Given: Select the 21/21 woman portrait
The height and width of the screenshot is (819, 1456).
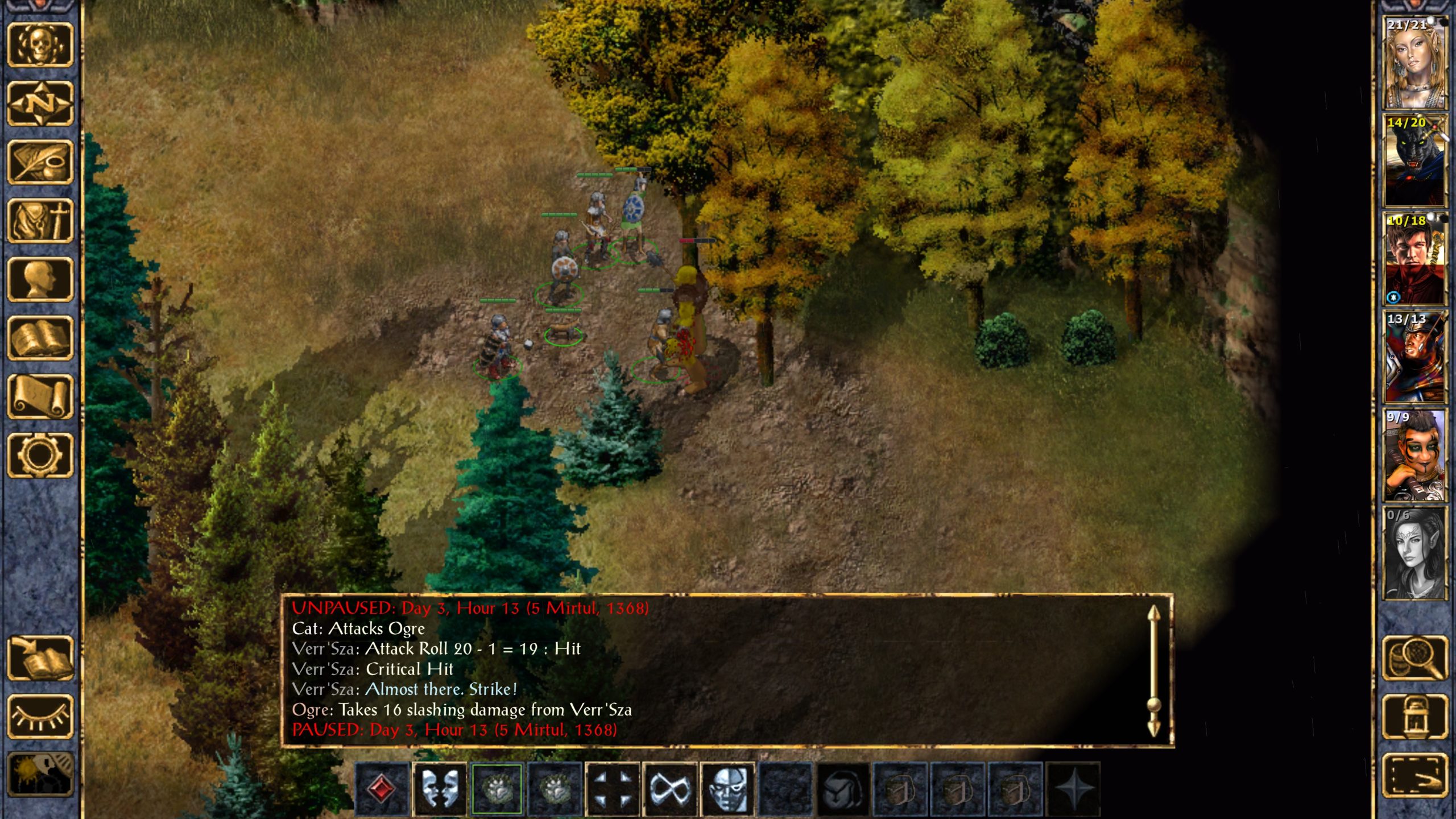Looking at the screenshot, I should coord(1414,63).
